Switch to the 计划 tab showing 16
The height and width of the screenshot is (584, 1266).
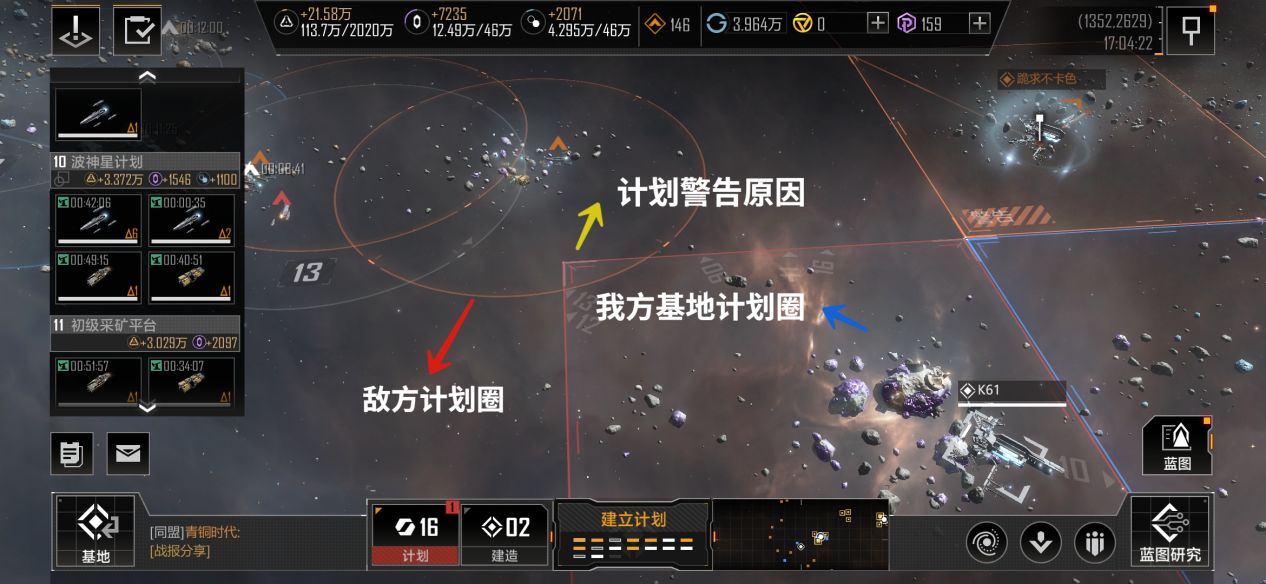pyautogui.click(x=414, y=534)
